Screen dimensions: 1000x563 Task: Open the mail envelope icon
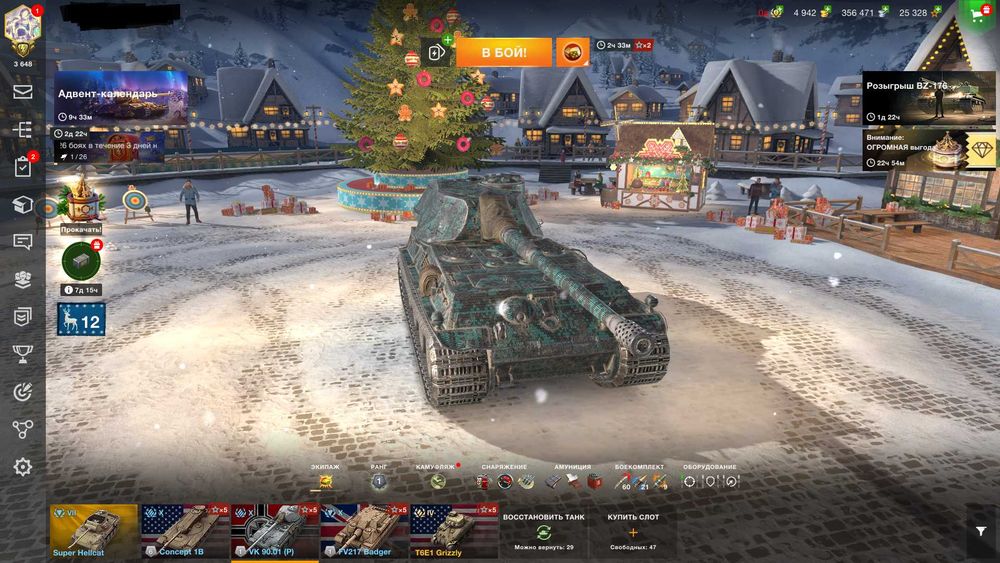pos(22,92)
